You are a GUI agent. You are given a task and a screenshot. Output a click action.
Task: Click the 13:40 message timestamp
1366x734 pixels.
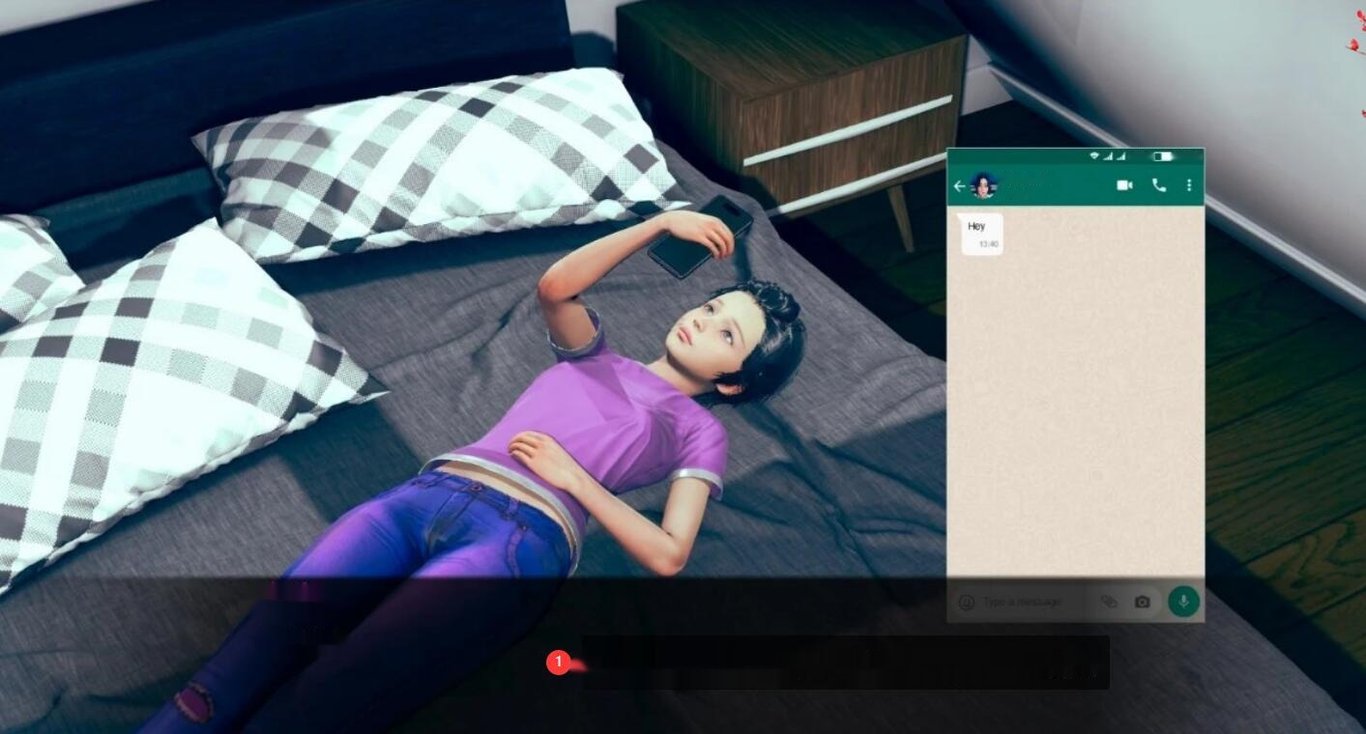click(x=988, y=244)
